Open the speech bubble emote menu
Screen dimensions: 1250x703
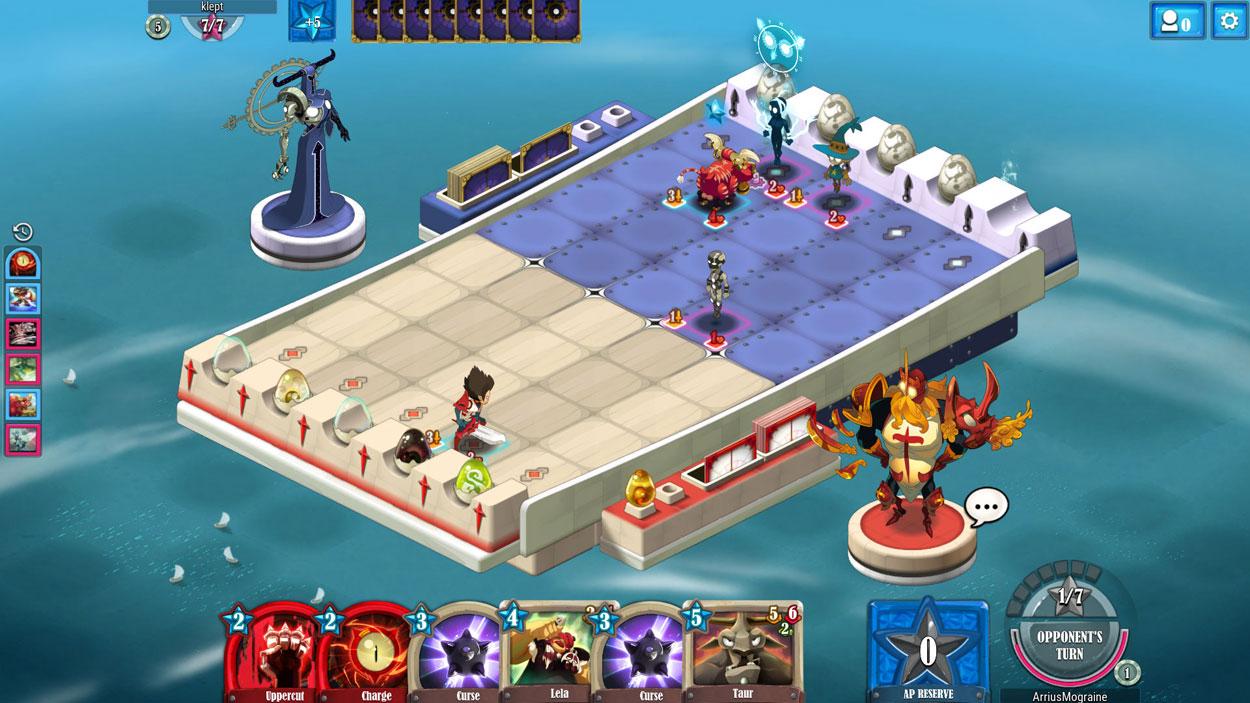pyautogui.click(x=986, y=507)
